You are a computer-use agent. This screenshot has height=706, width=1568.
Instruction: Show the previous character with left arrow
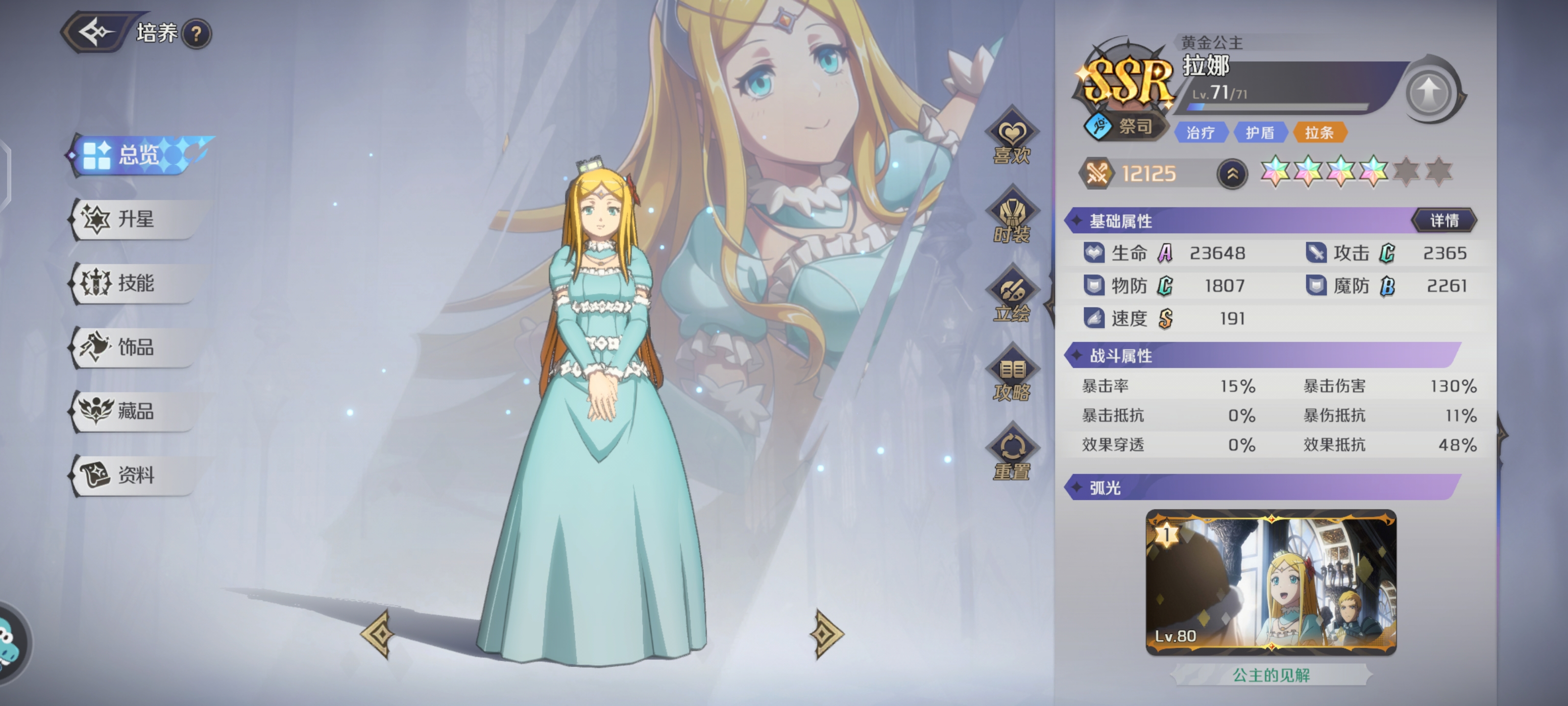tap(380, 634)
